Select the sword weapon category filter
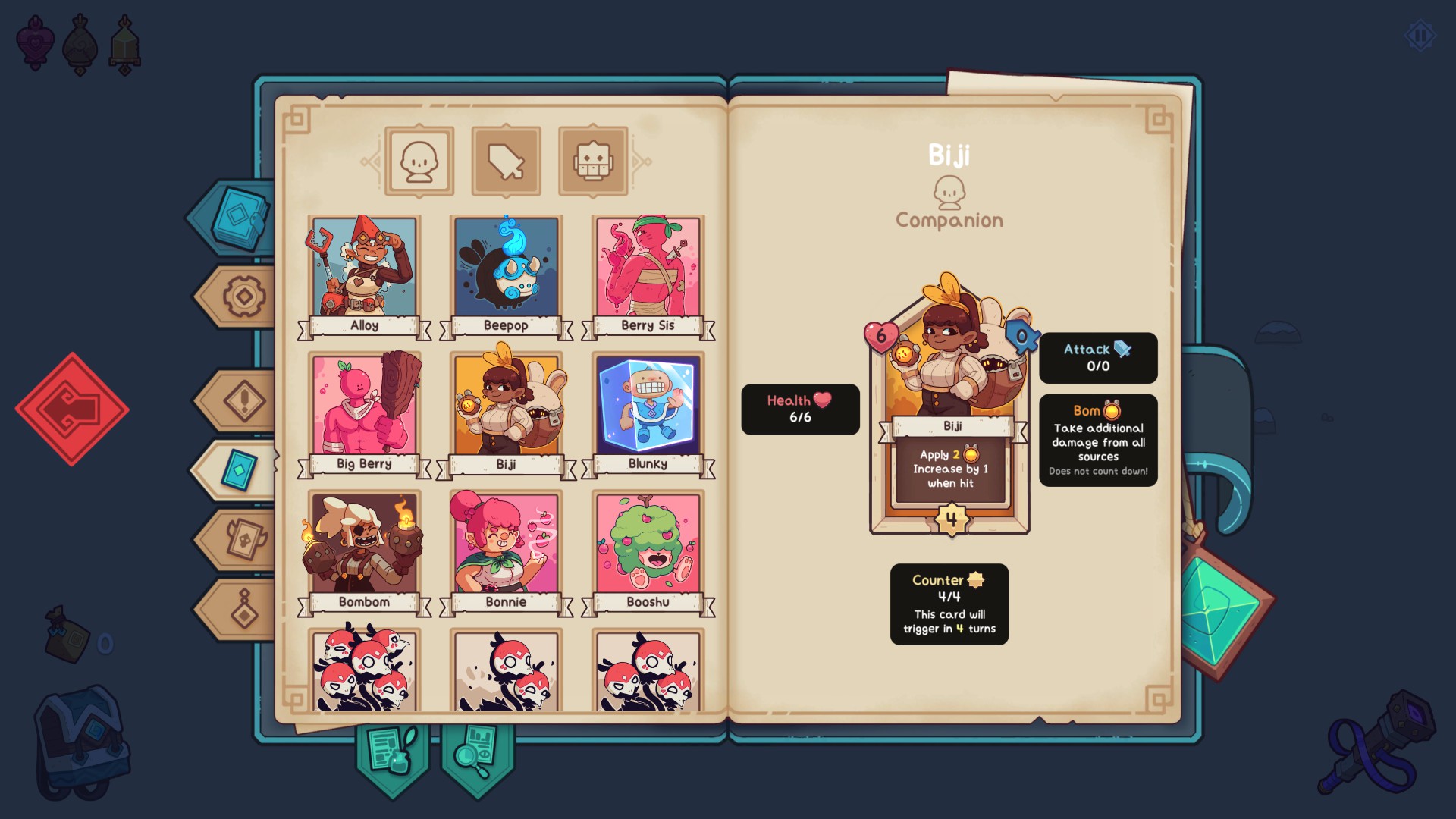This screenshot has height=819, width=1456. (x=506, y=161)
